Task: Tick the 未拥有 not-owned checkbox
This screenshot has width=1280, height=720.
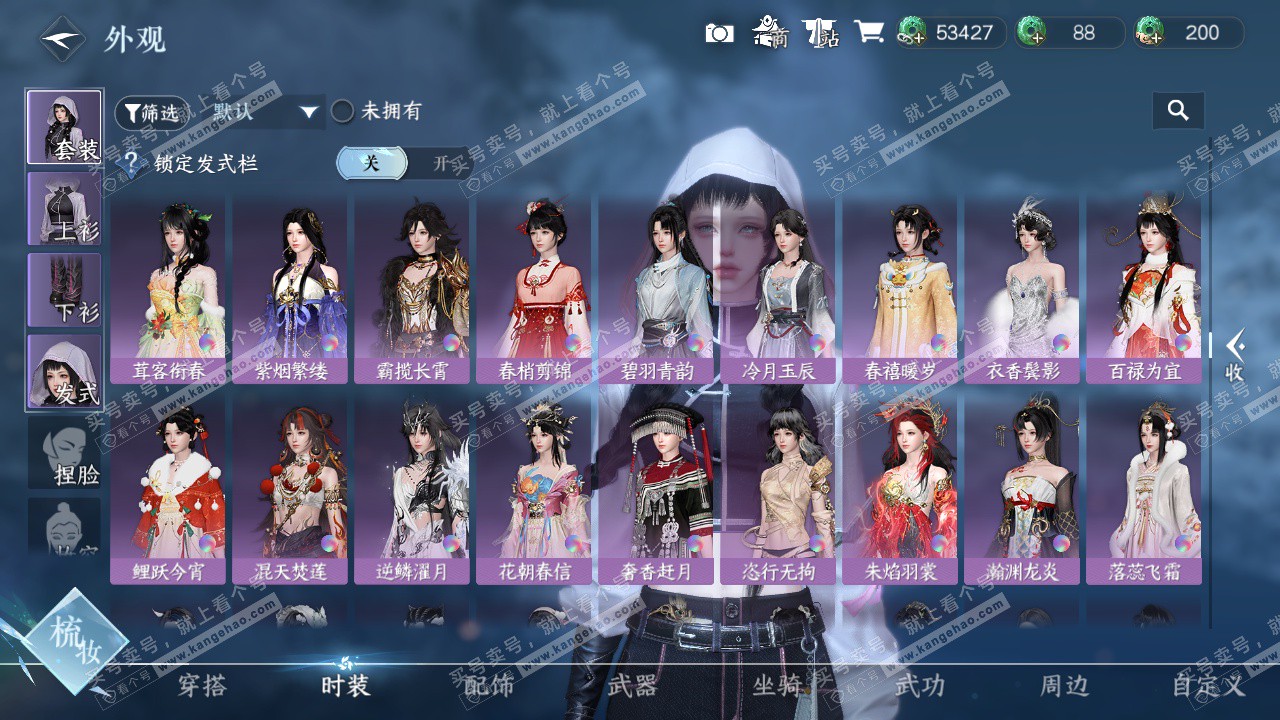Action: click(x=343, y=111)
